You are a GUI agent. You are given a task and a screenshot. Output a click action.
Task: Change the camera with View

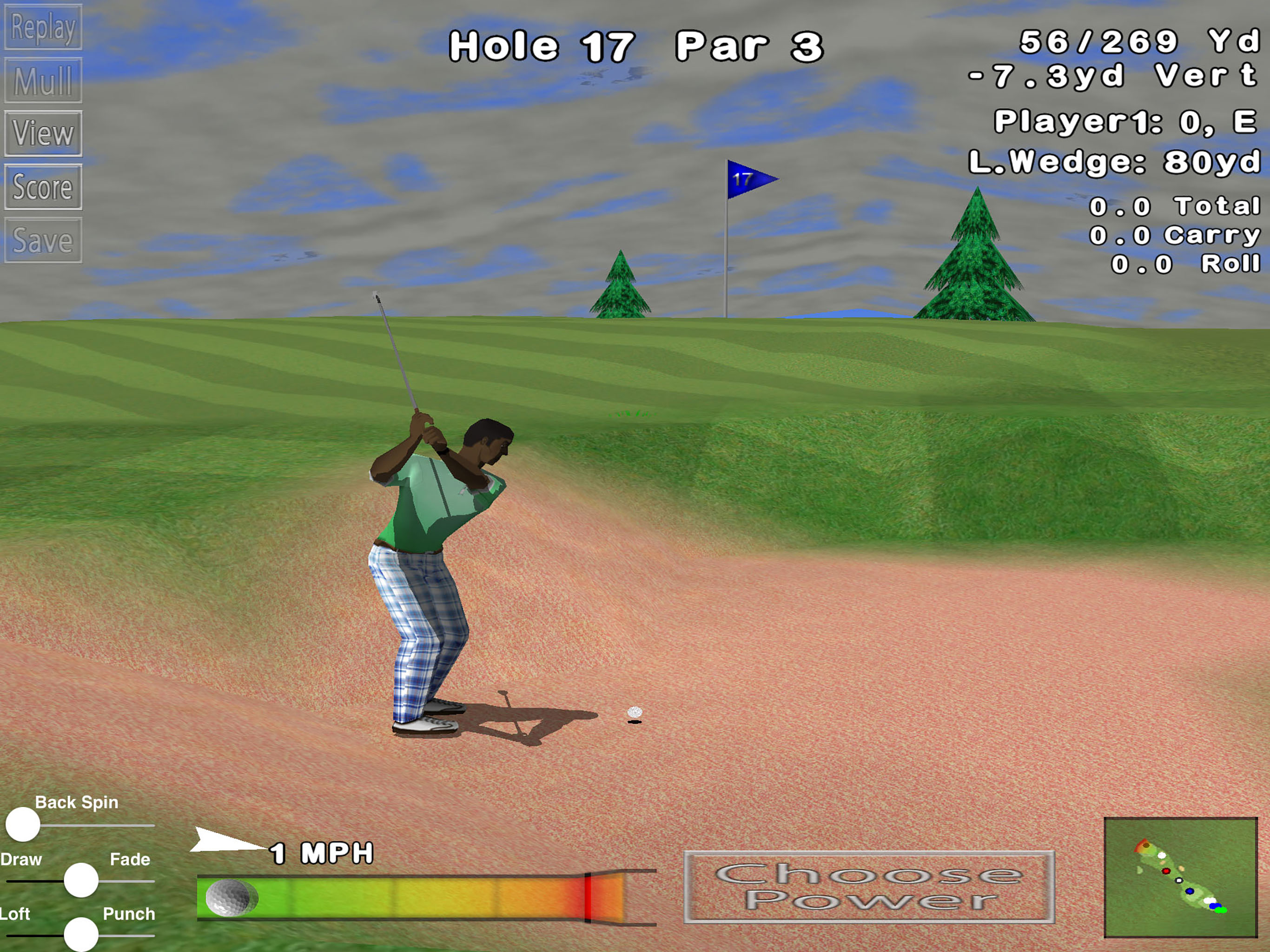(x=43, y=134)
